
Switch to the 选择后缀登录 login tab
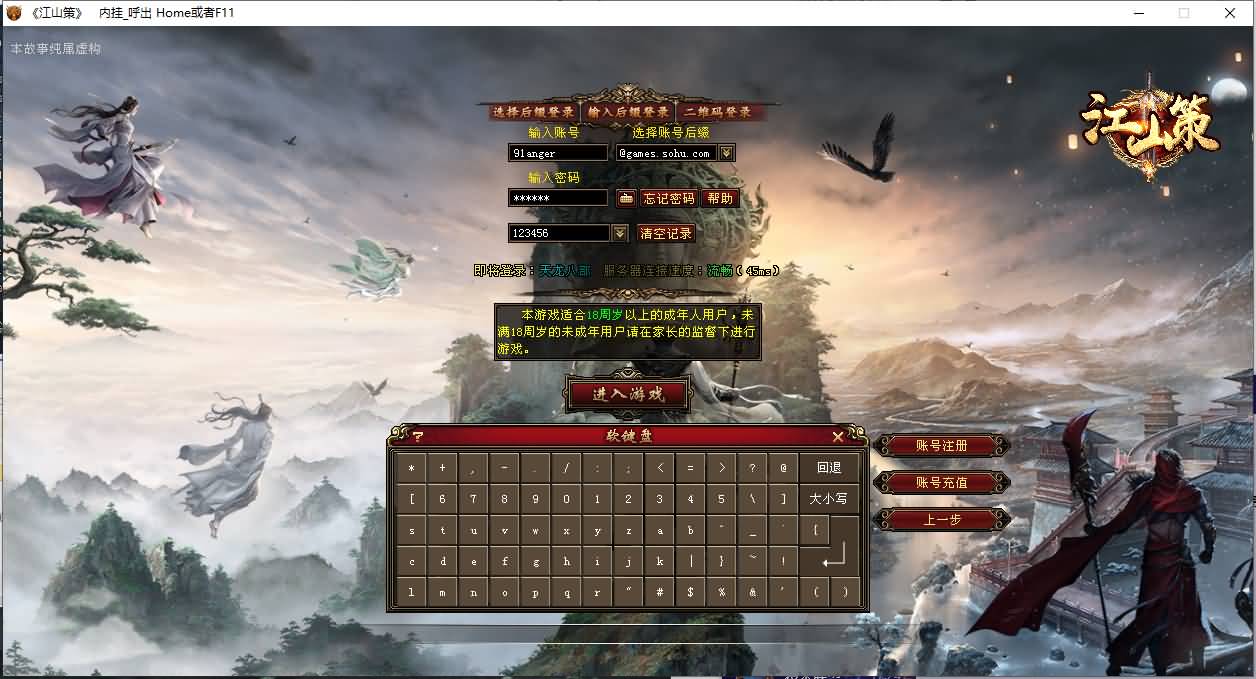tap(533, 112)
